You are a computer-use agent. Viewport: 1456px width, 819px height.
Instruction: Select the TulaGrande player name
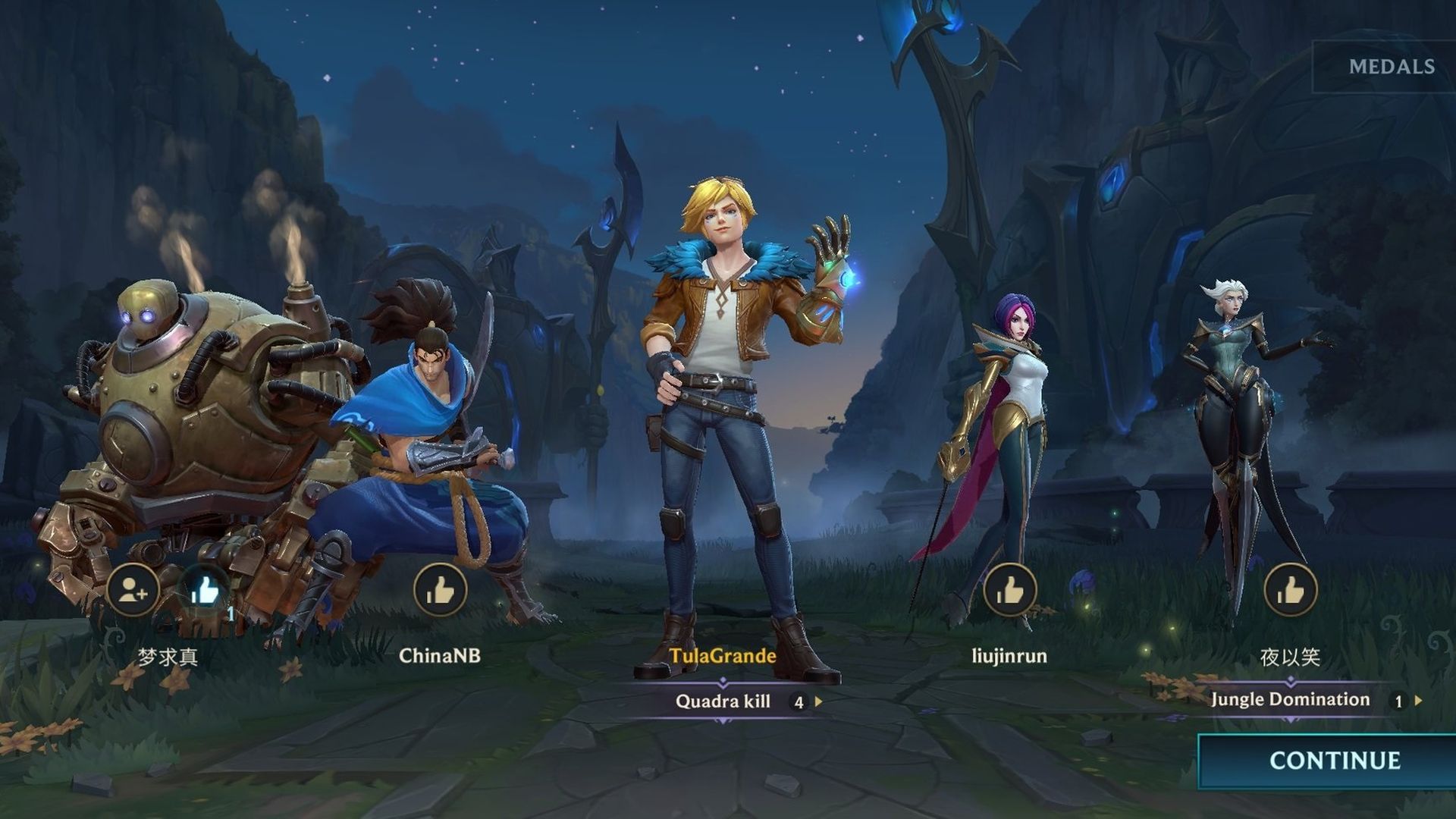pos(723,656)
